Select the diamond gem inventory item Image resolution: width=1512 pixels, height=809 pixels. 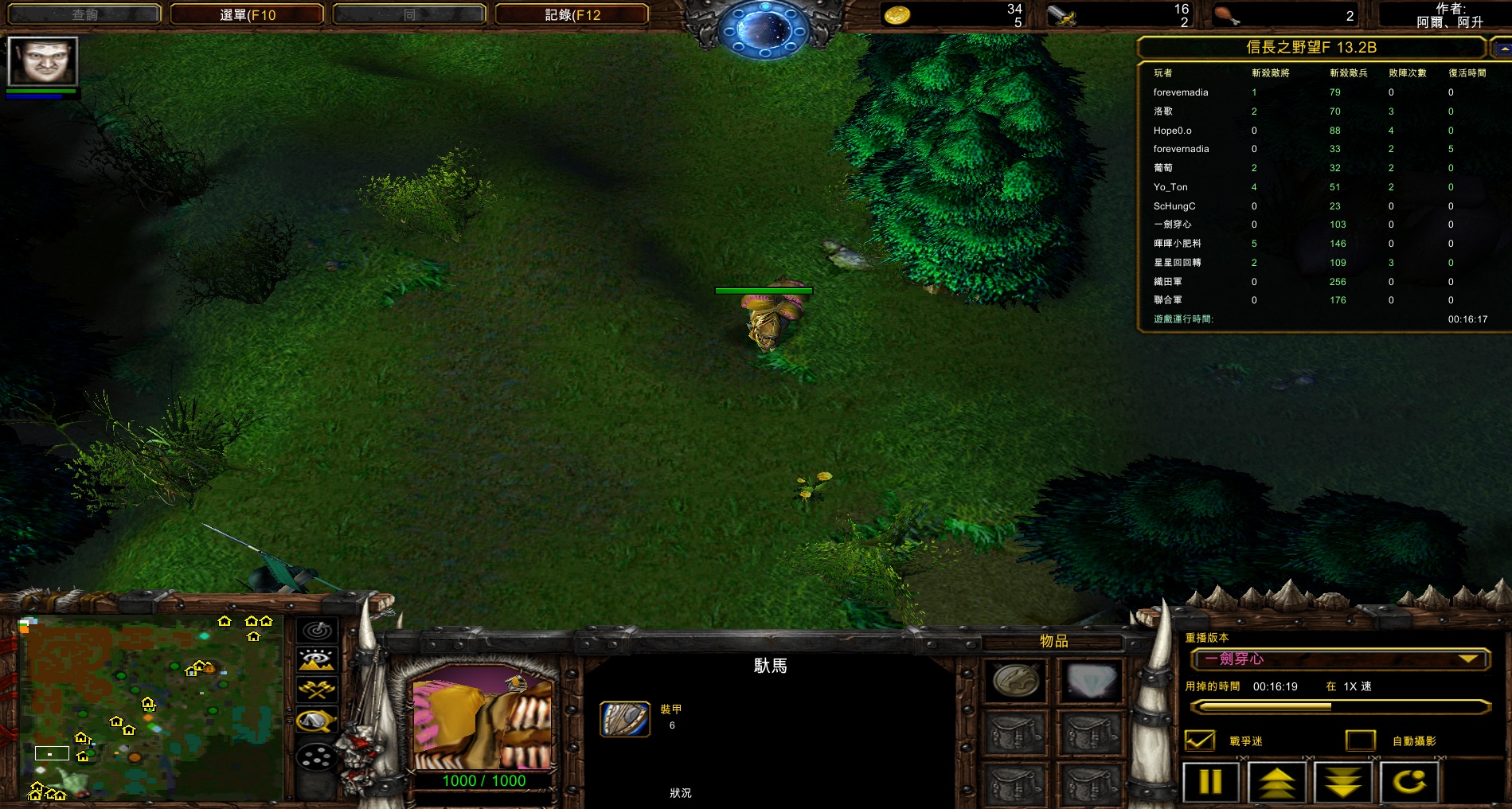tap(1090, 681)
